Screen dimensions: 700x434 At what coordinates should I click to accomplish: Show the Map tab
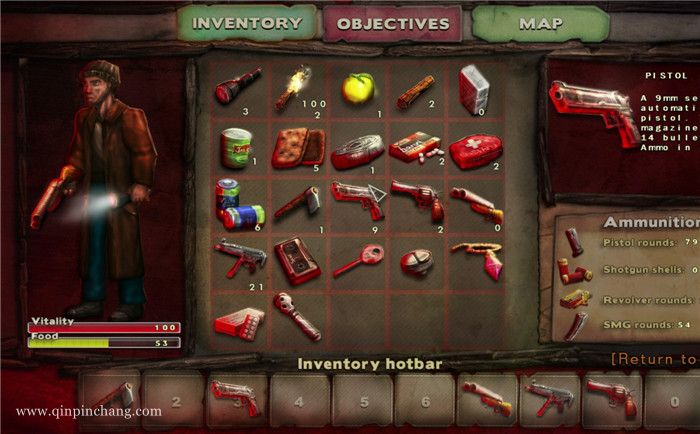coord(539,23)
